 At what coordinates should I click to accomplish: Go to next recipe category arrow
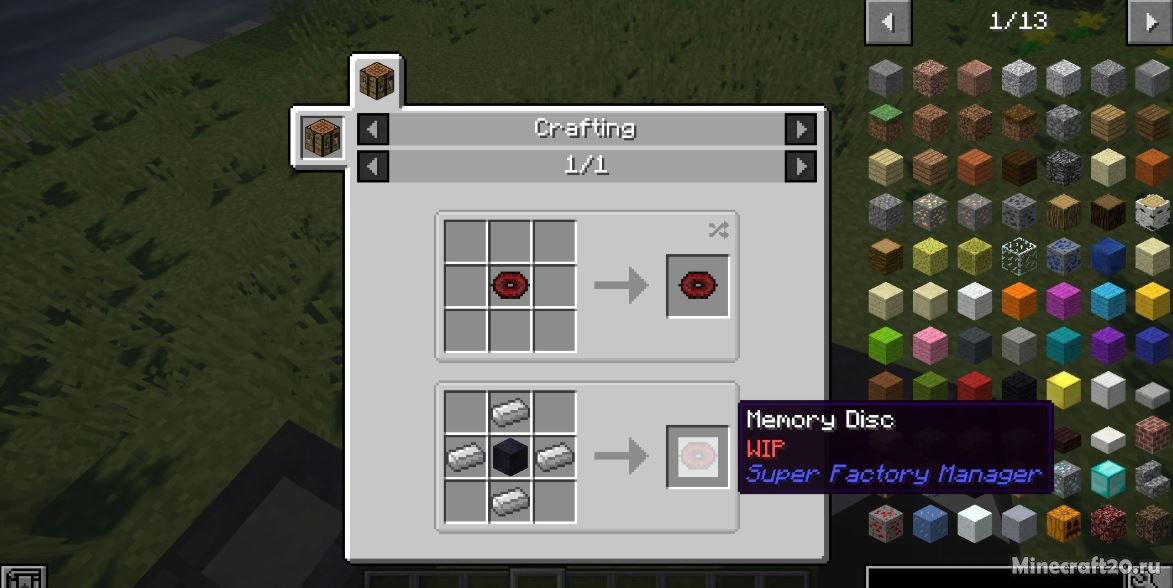[x=800, y=129]
